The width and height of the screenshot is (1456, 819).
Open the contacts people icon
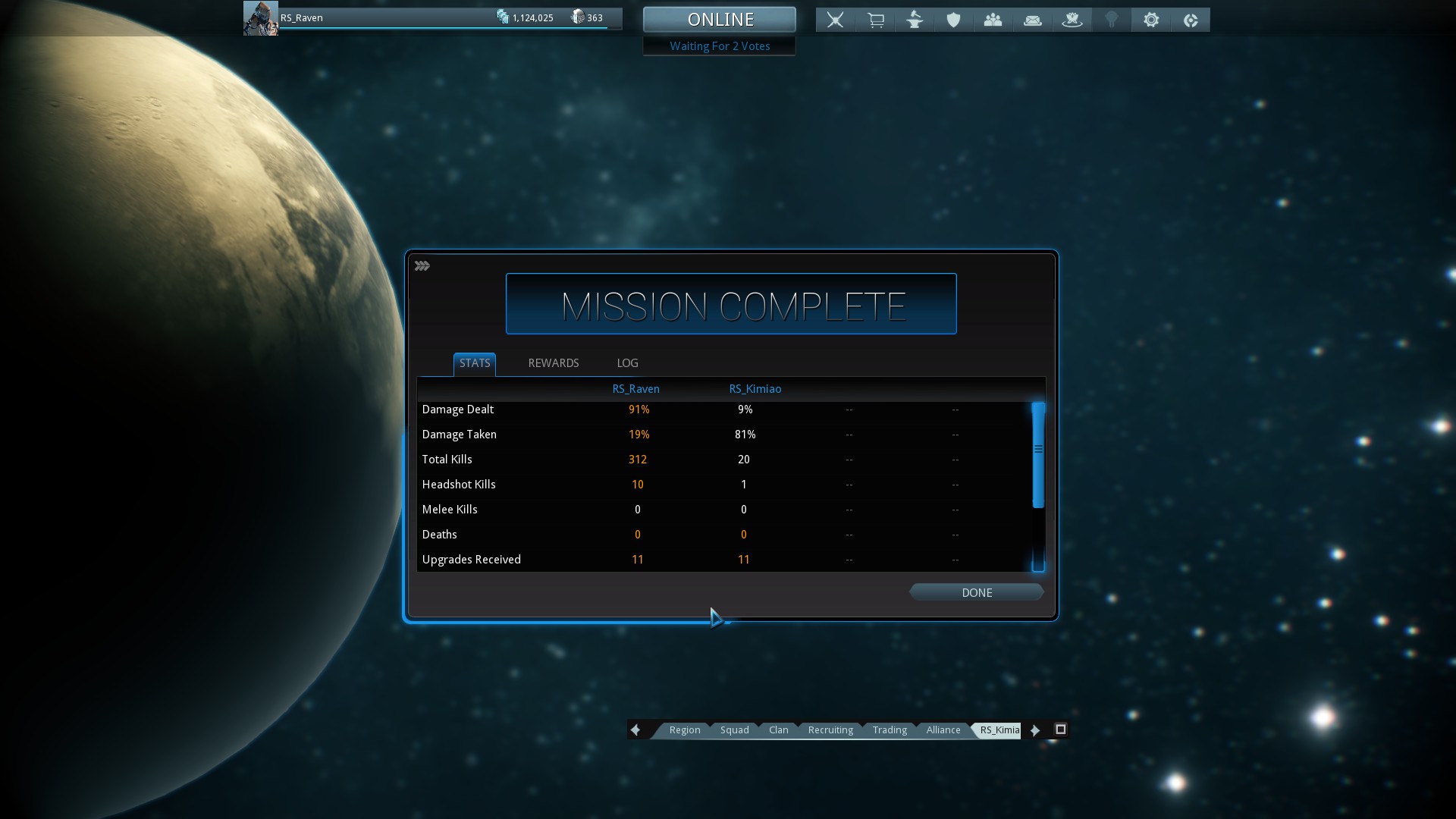pos(993,20)
